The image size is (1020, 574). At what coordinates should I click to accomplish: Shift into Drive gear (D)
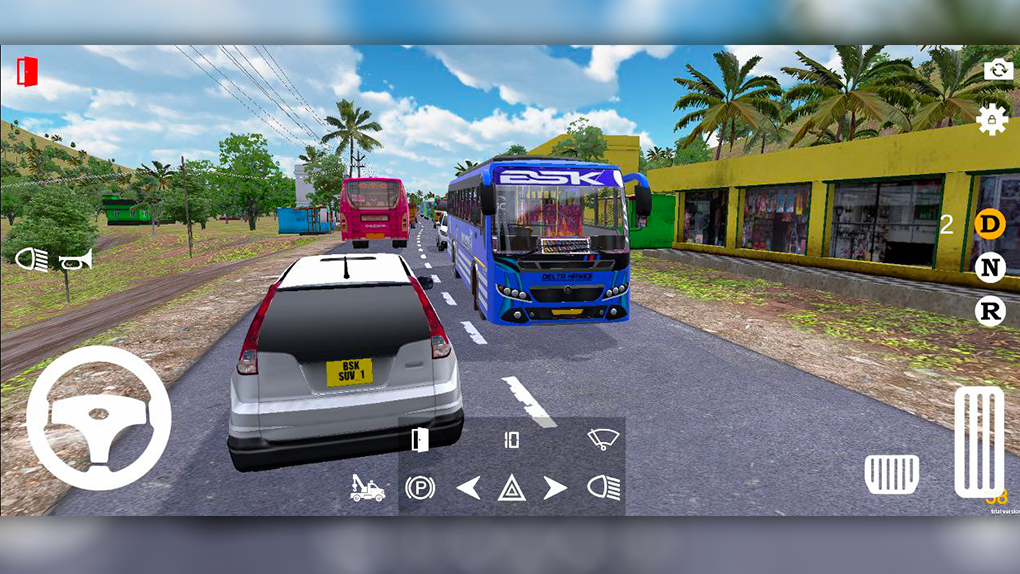(x=989, y=224)
